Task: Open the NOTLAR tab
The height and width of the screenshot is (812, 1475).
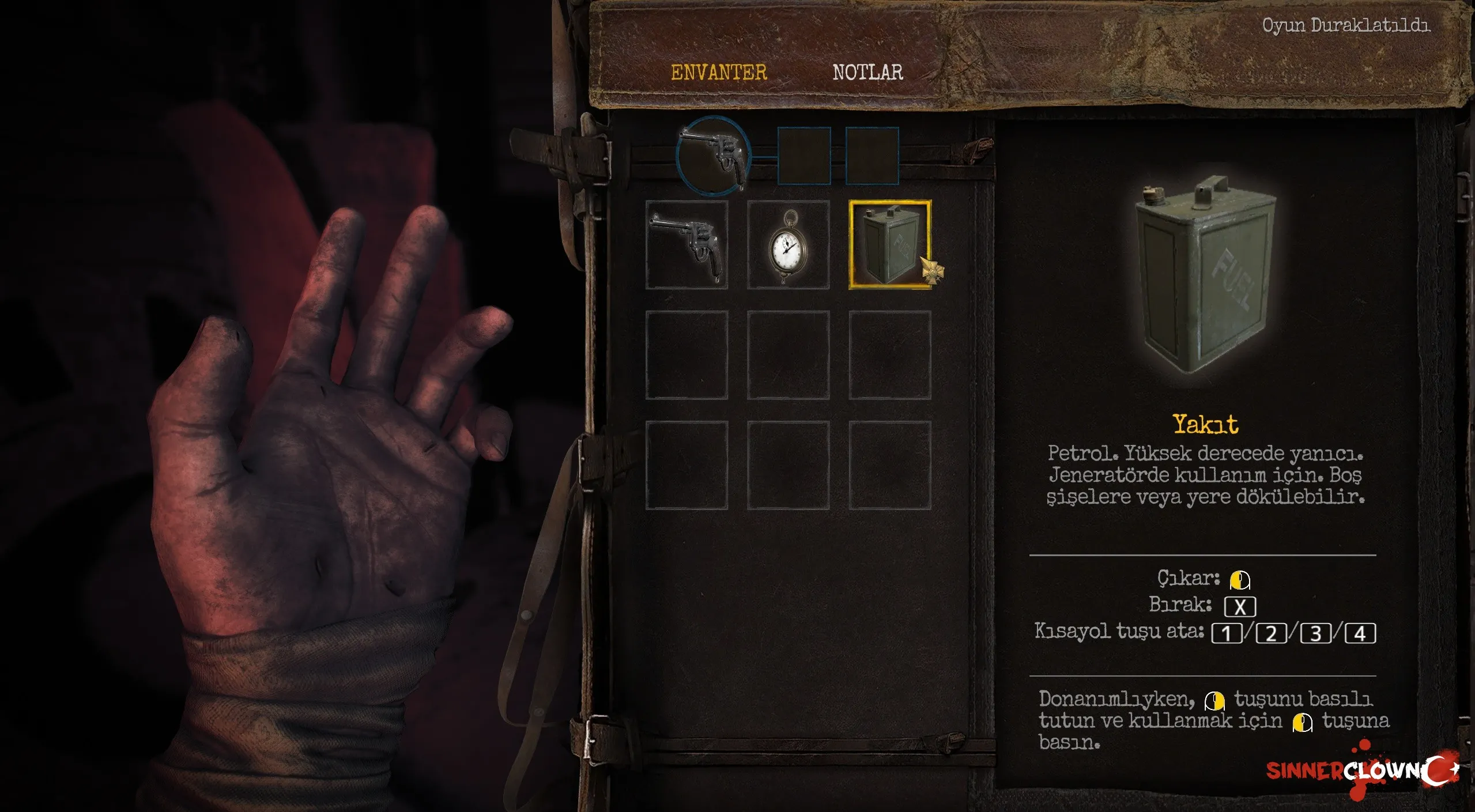Action: [867, 73]
